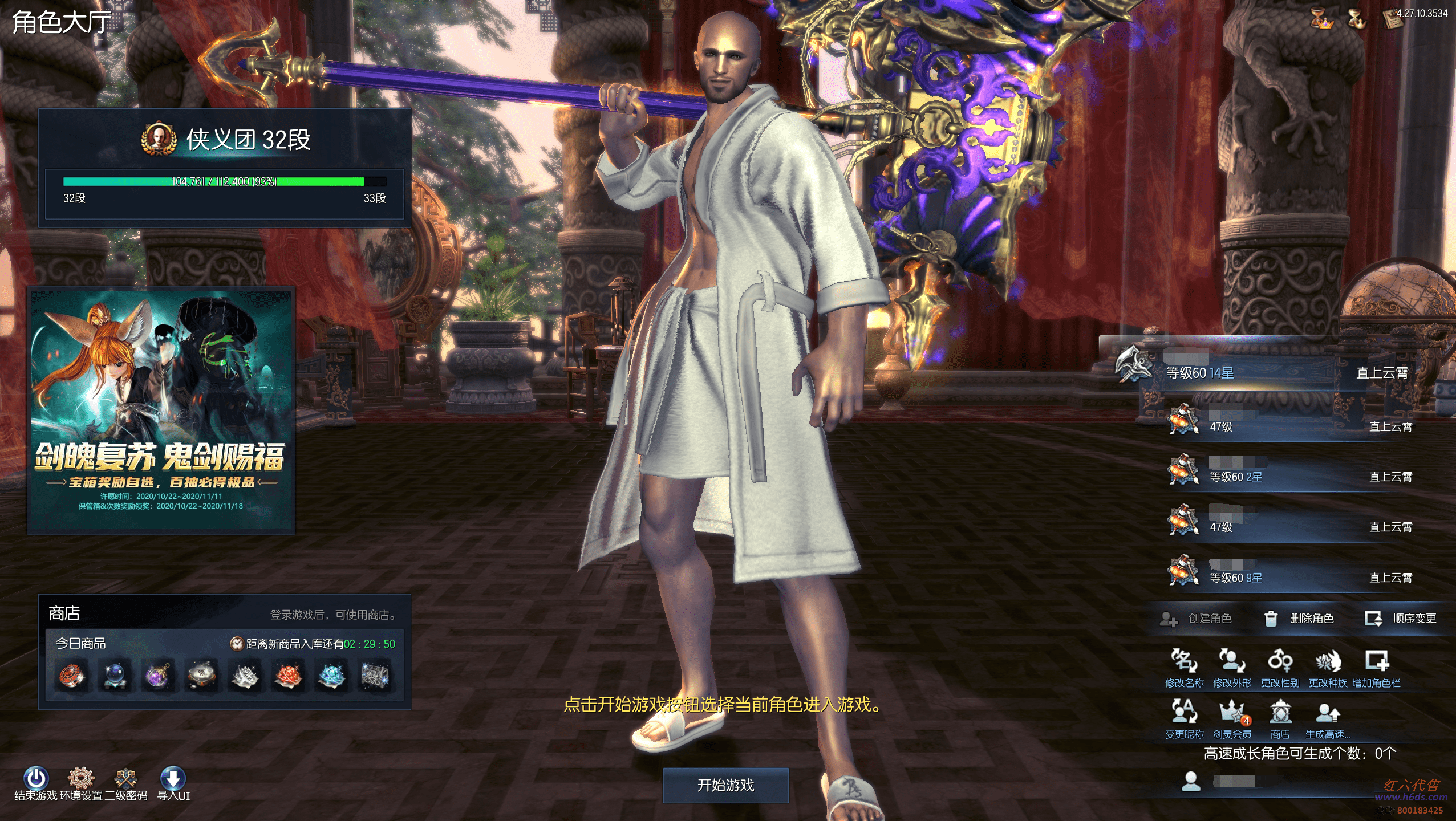Open the 剑灵会员 membership icon
This screenshot has height=821, width=1456.
click(x=1232, y=718)
